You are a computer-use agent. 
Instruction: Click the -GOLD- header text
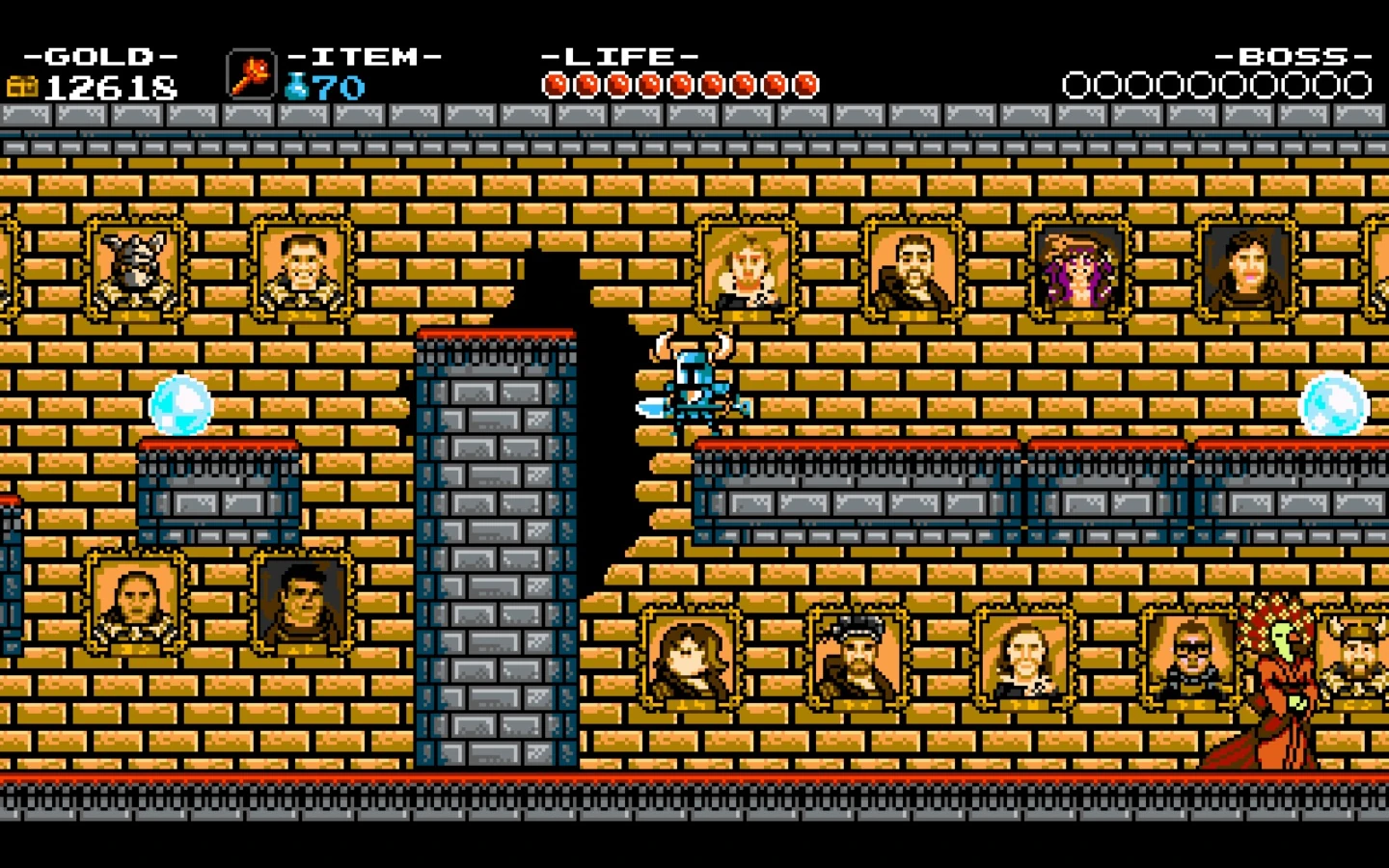[101, 55]
